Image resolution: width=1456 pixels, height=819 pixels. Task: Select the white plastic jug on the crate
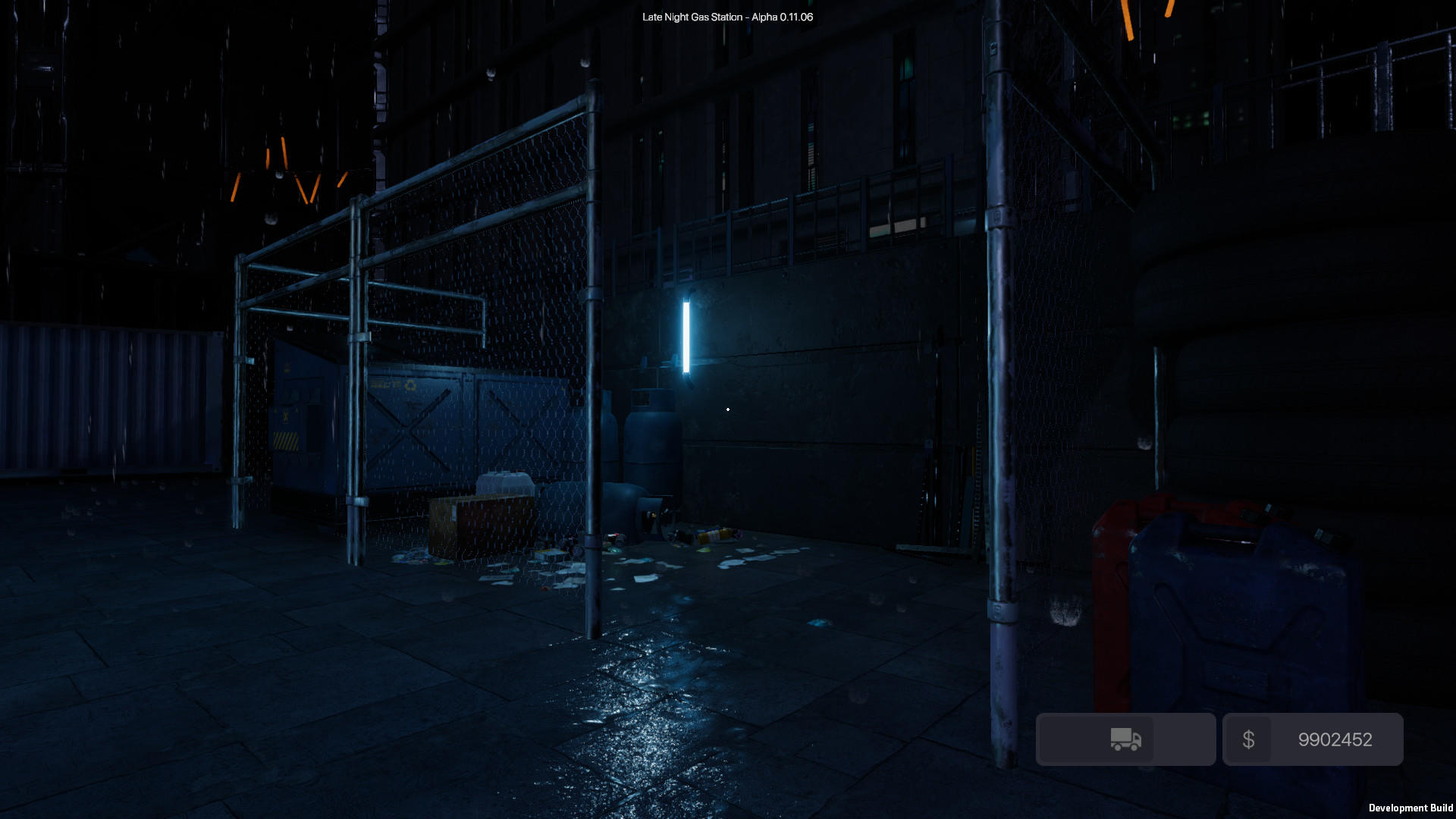click(504, 485)
